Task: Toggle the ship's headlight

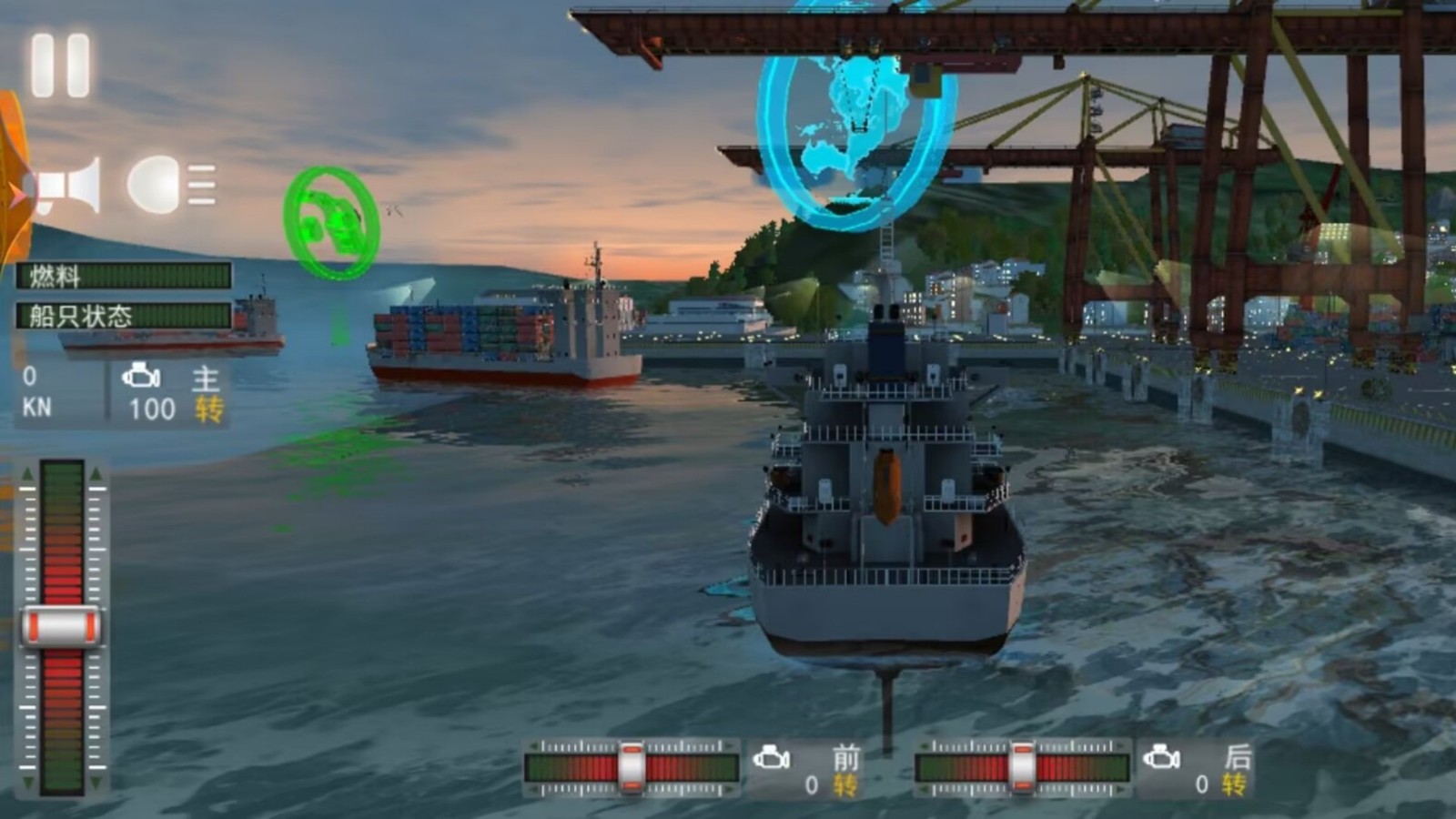Action: [x=170, y=185]
